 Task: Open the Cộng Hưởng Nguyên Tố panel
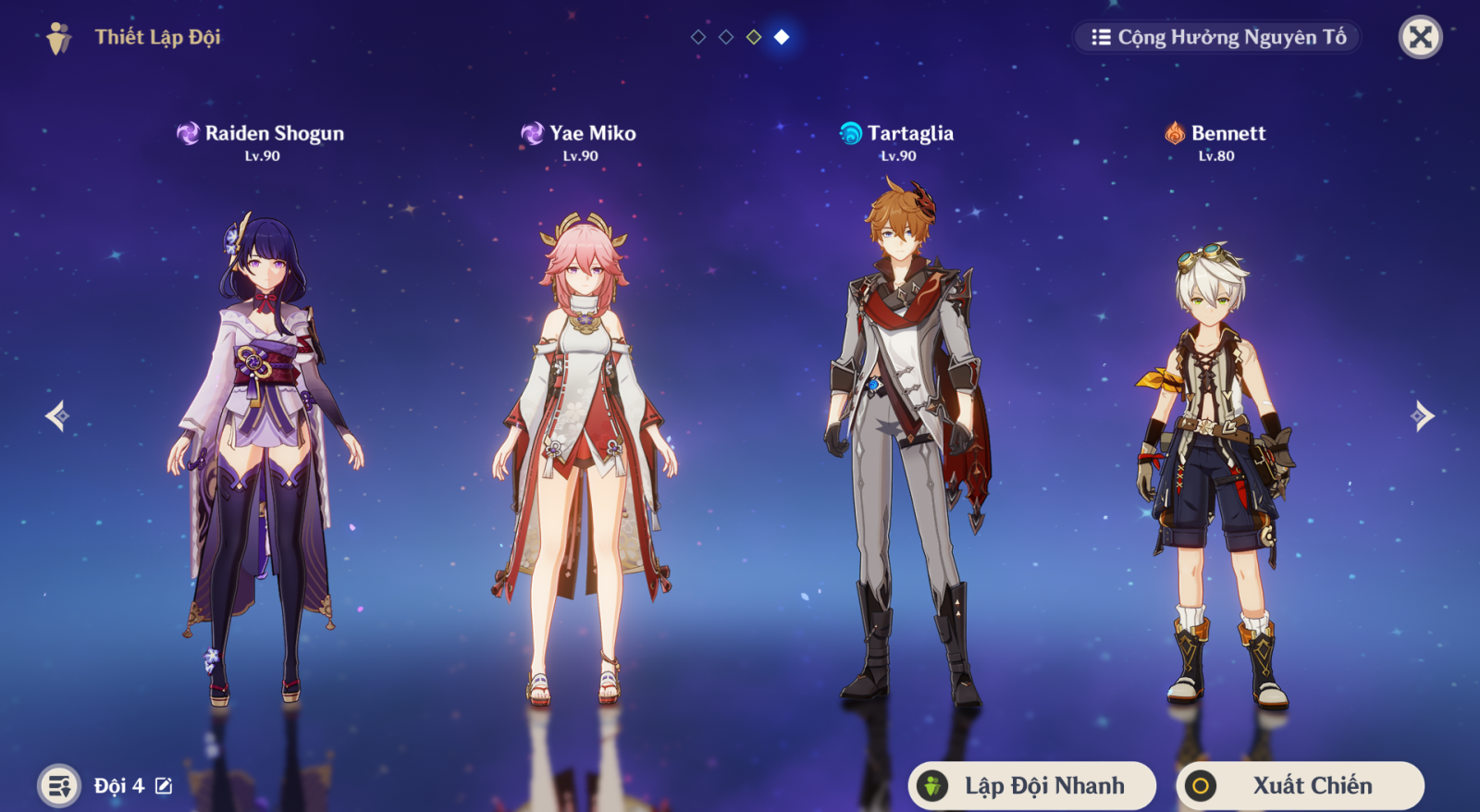pyautogui.click(x=1216, y=38)
